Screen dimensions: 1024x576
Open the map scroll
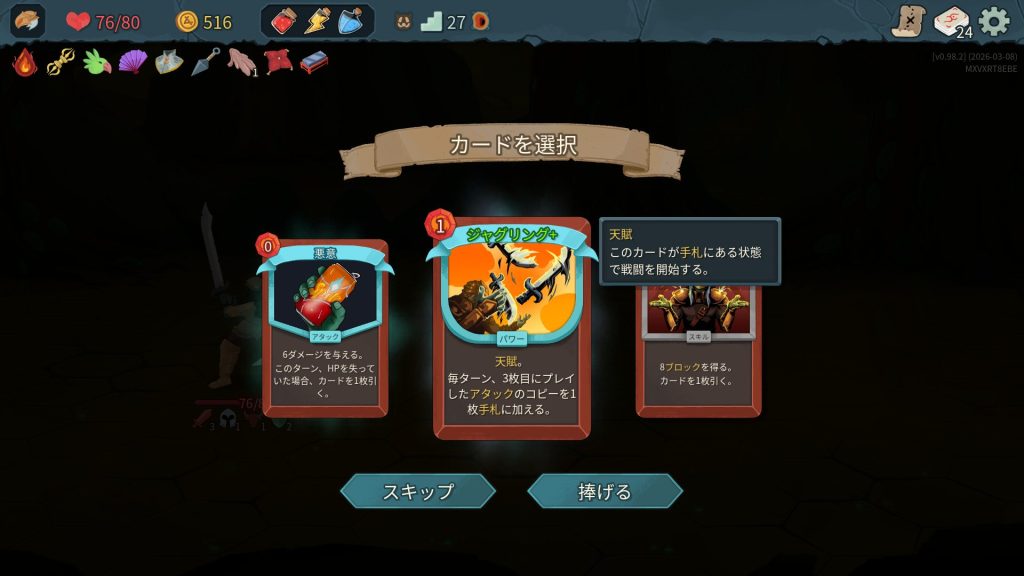[x=909, y=21]
